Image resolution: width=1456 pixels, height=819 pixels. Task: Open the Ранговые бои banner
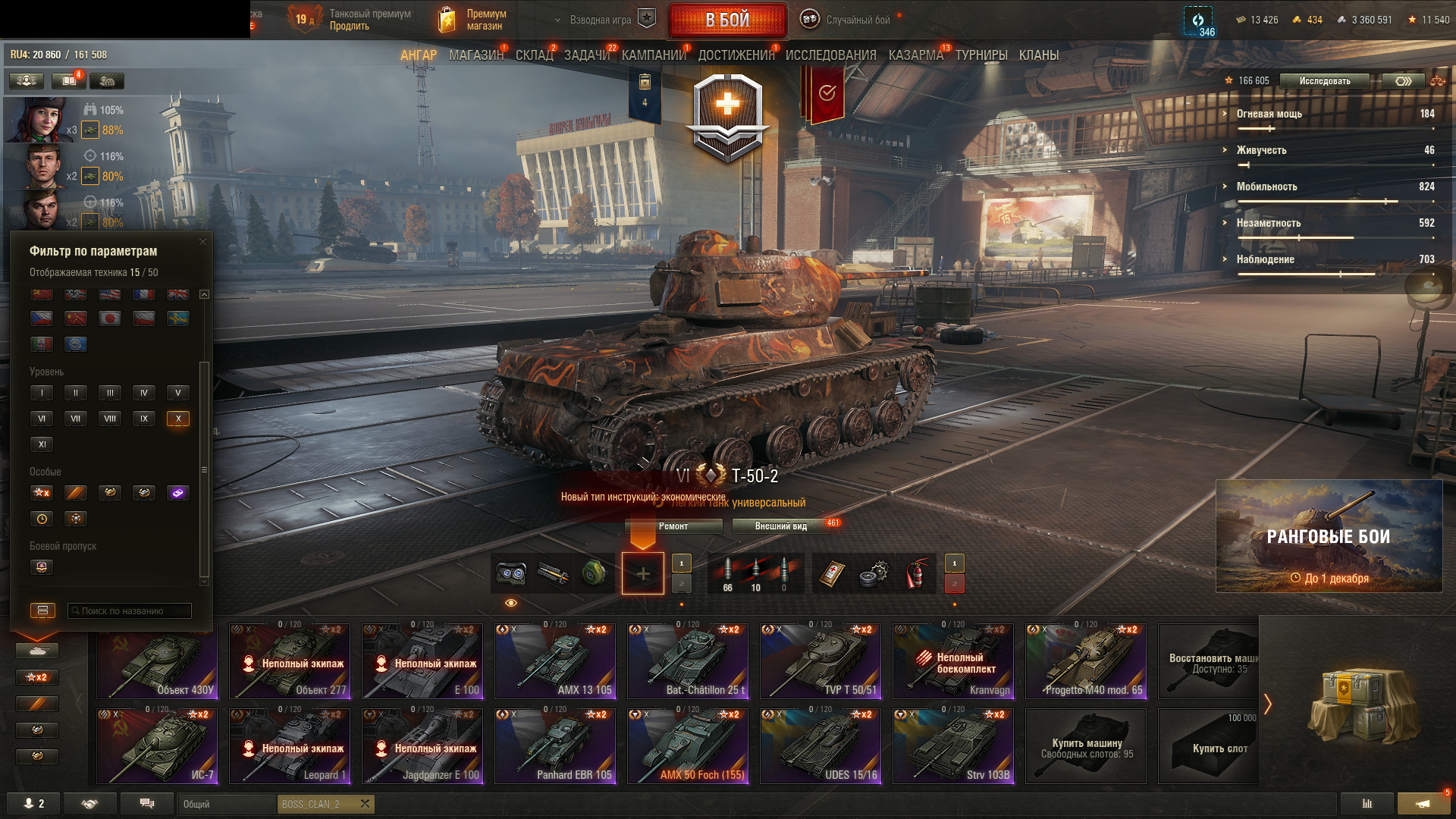click(1329, 536)
